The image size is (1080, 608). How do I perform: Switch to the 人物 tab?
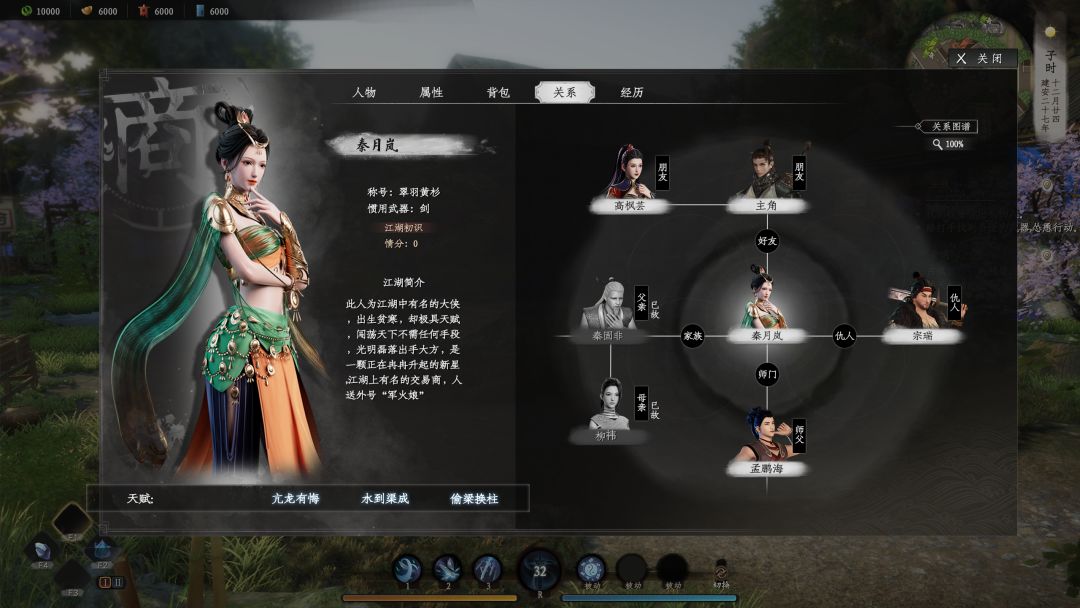pos(364,92)
